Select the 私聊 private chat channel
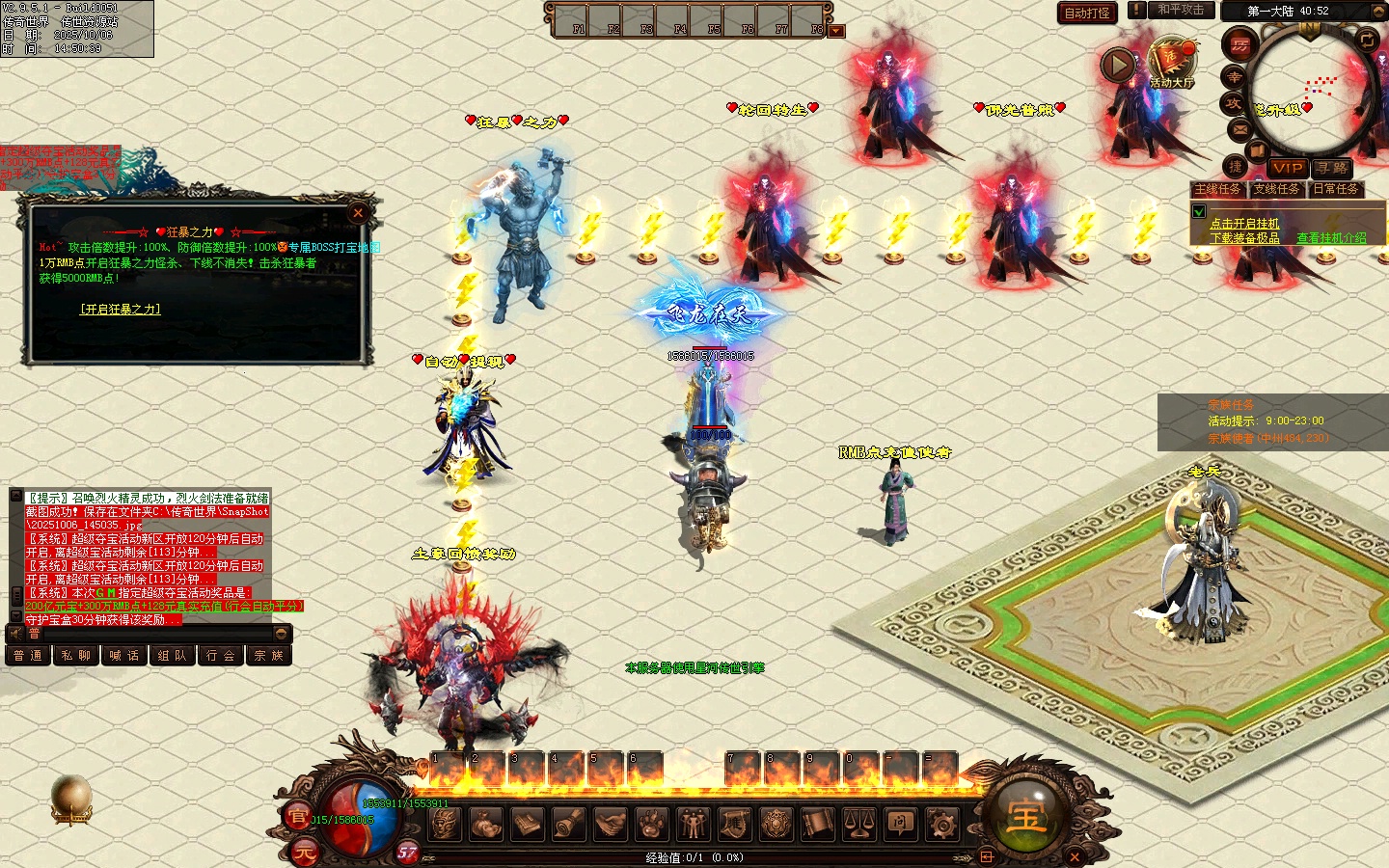Image resolution: width=1389 pixels, height=868 pixels. point(75,656)
